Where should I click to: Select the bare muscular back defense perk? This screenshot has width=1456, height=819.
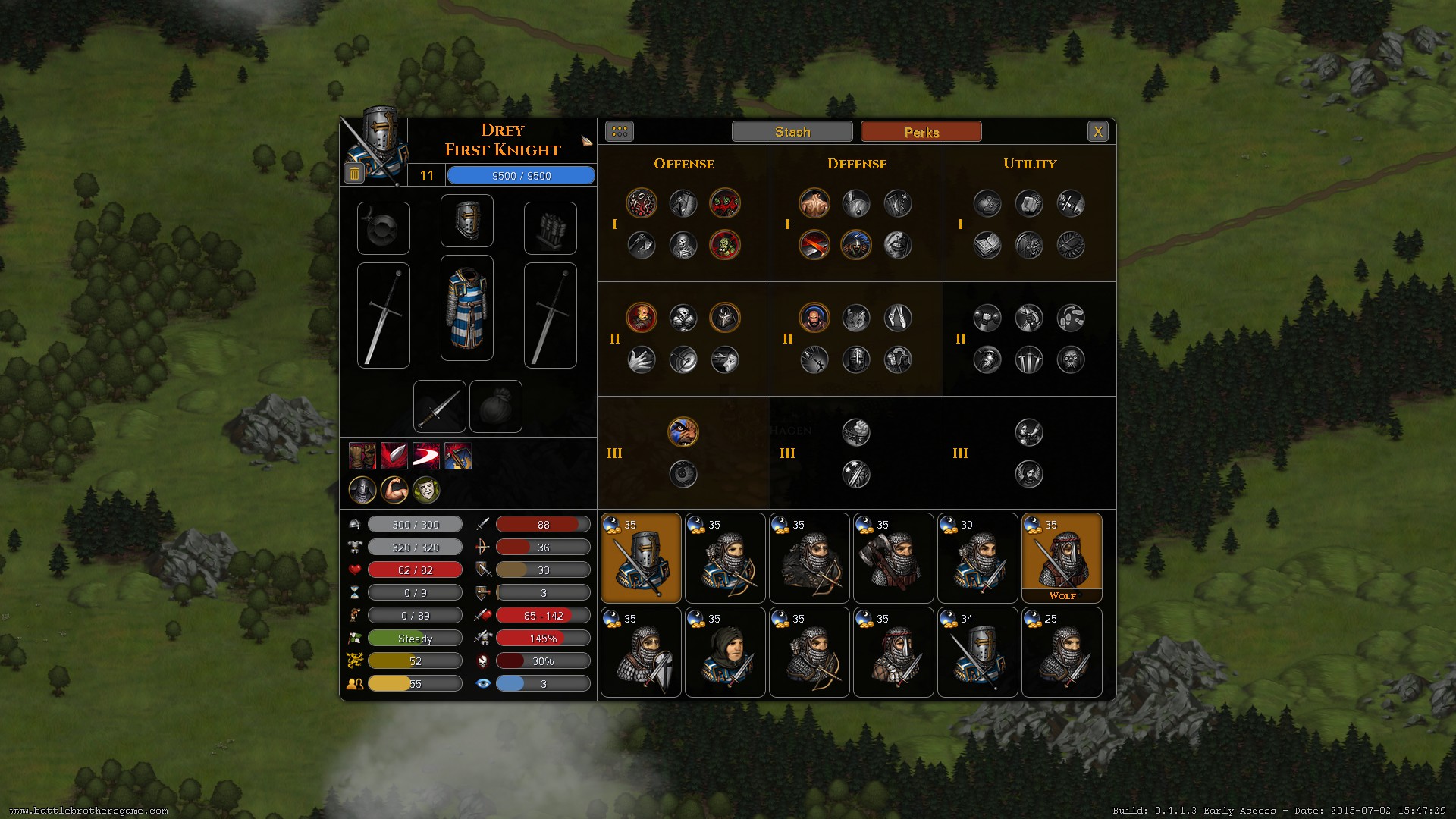(814, 203)
